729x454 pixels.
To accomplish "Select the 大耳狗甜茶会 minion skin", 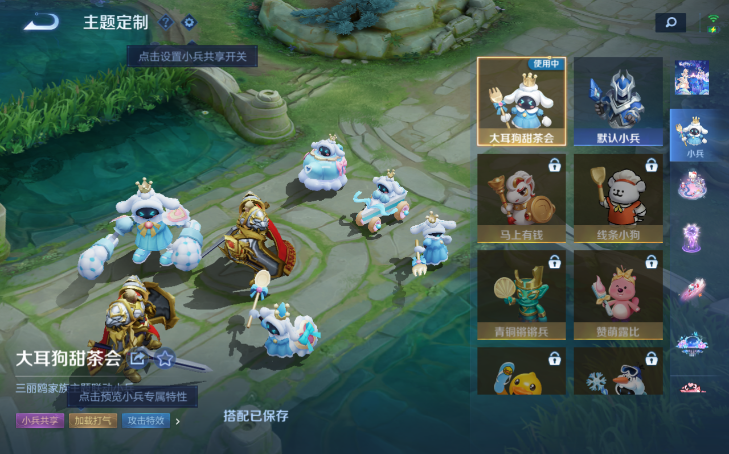I will pyautogui.click(x=521, y=101).
